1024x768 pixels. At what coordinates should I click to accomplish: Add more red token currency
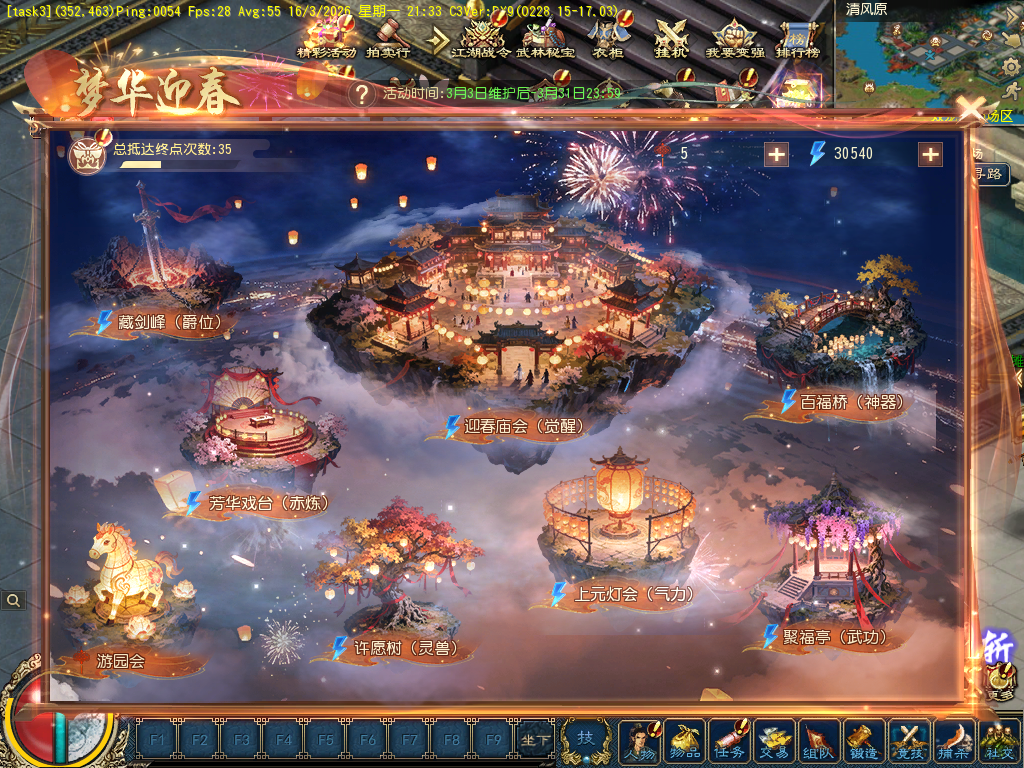776,154
